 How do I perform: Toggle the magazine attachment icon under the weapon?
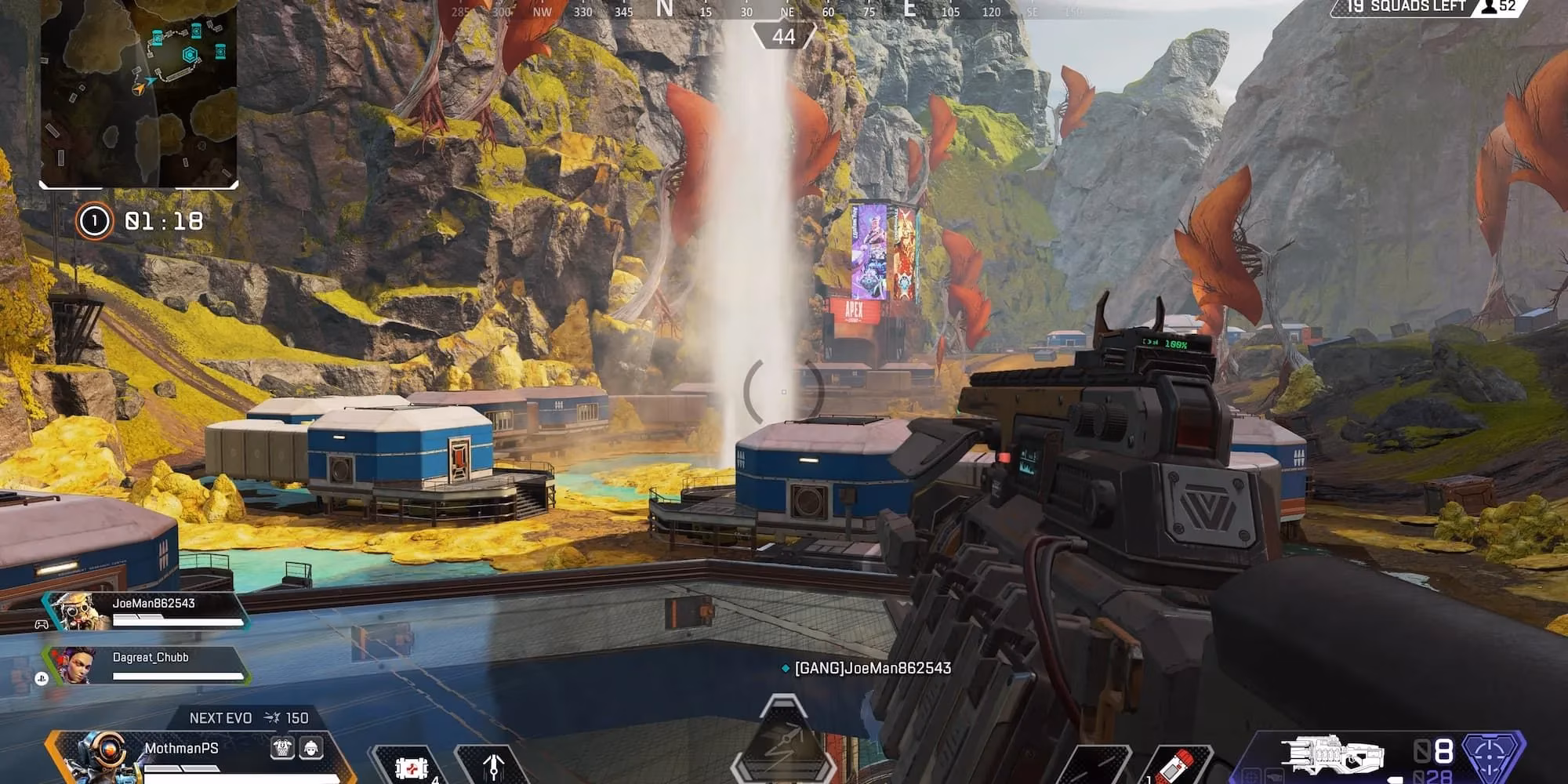click(1275, 777)
